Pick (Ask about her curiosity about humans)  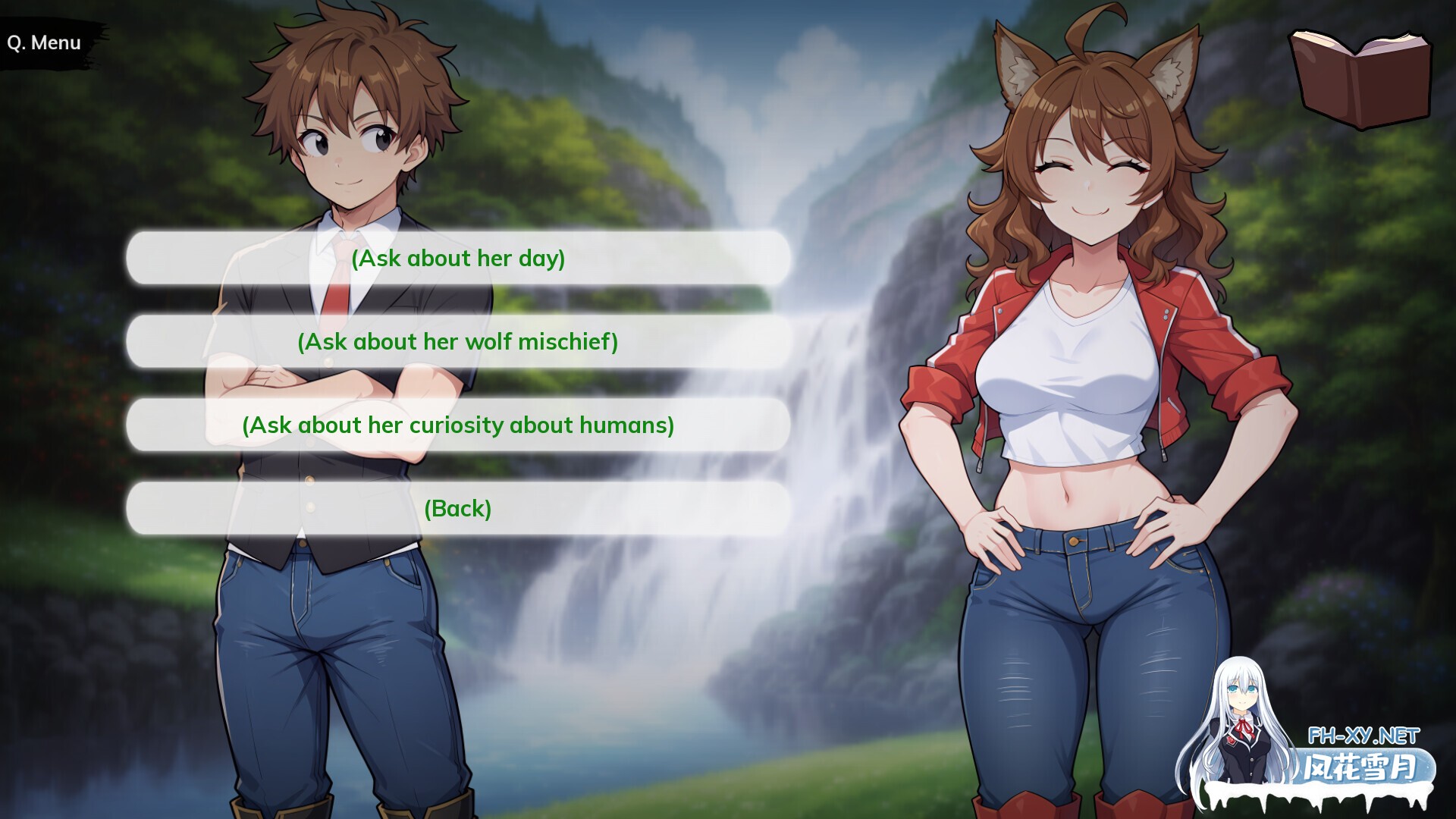(x=457, y=425)
